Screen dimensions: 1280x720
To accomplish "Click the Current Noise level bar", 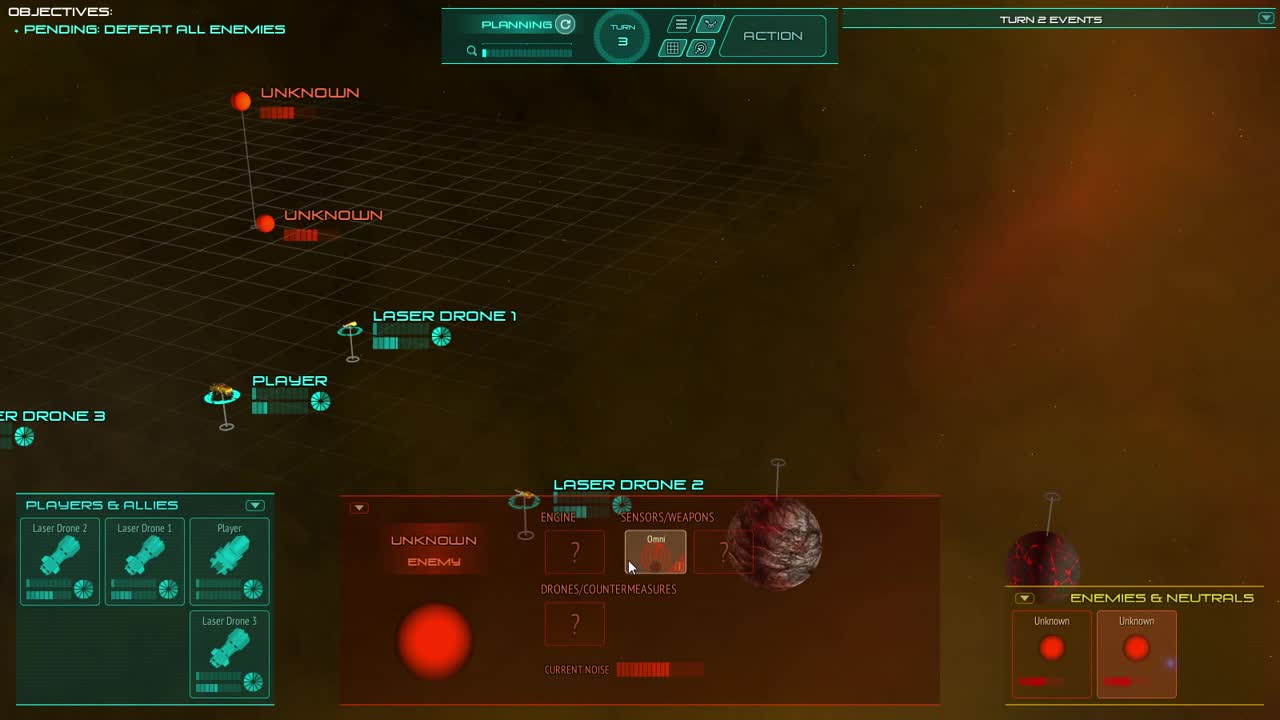I will click(658, 669).
